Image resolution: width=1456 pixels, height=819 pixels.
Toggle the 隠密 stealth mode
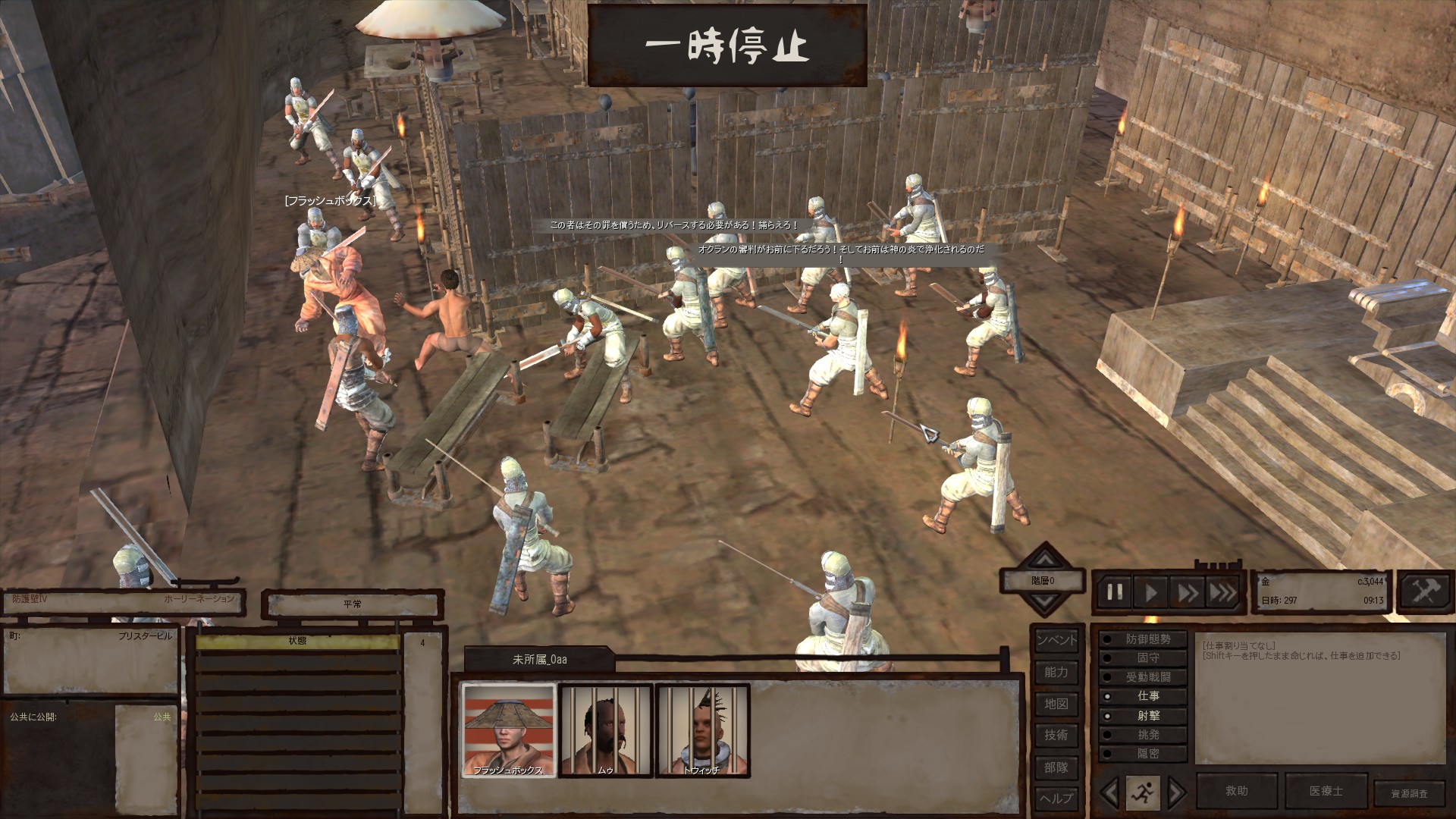click(1146, 754)
